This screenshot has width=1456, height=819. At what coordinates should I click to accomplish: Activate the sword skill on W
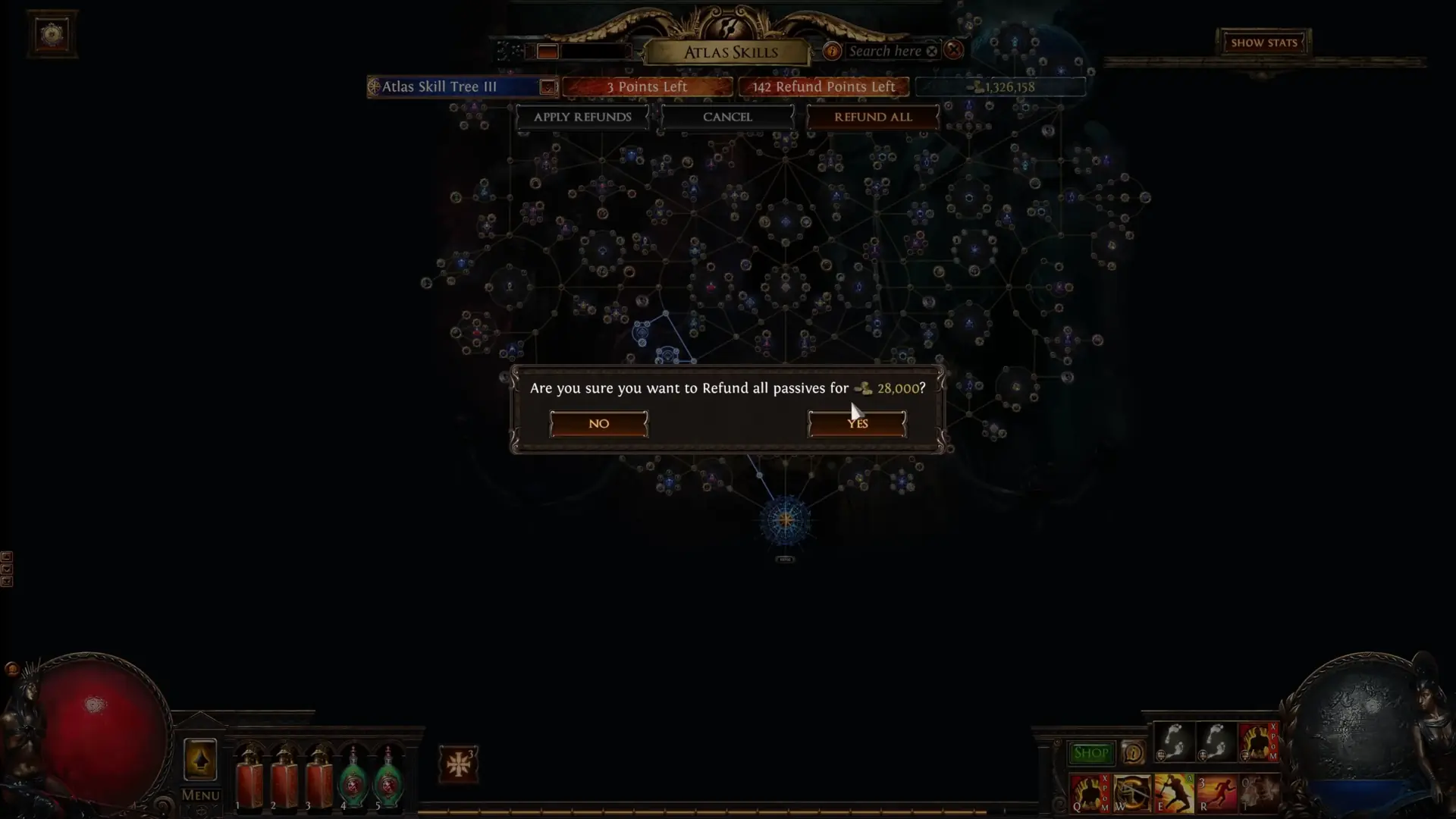(1131, 793)
